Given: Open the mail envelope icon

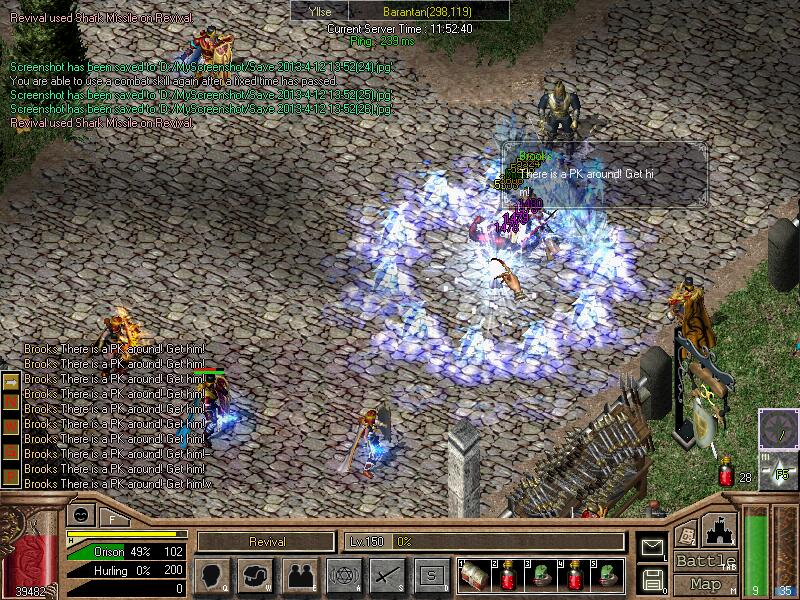Looking at the screenshot, I should (651, 546).
